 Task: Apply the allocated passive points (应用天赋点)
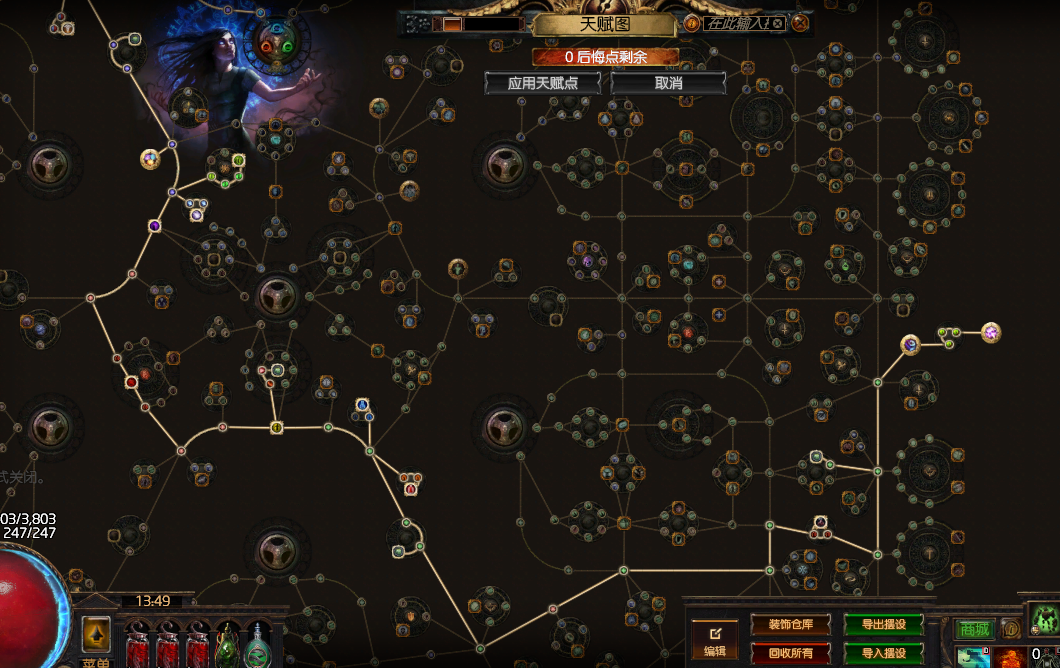click(x=543, y=83)
